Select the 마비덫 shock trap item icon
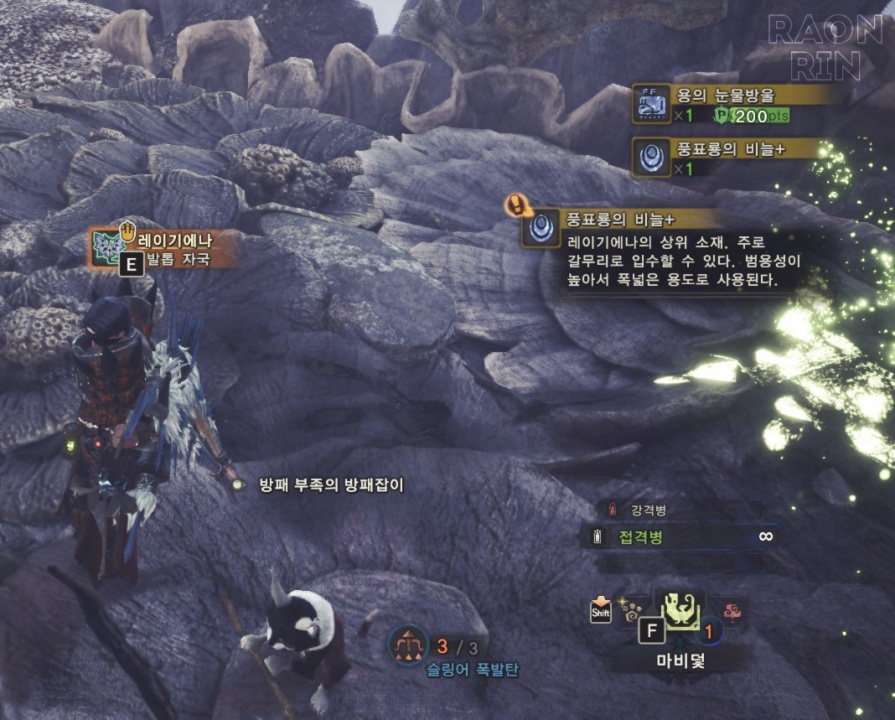Viewport: 895px width, 720px height. click(x=680, y=607)
